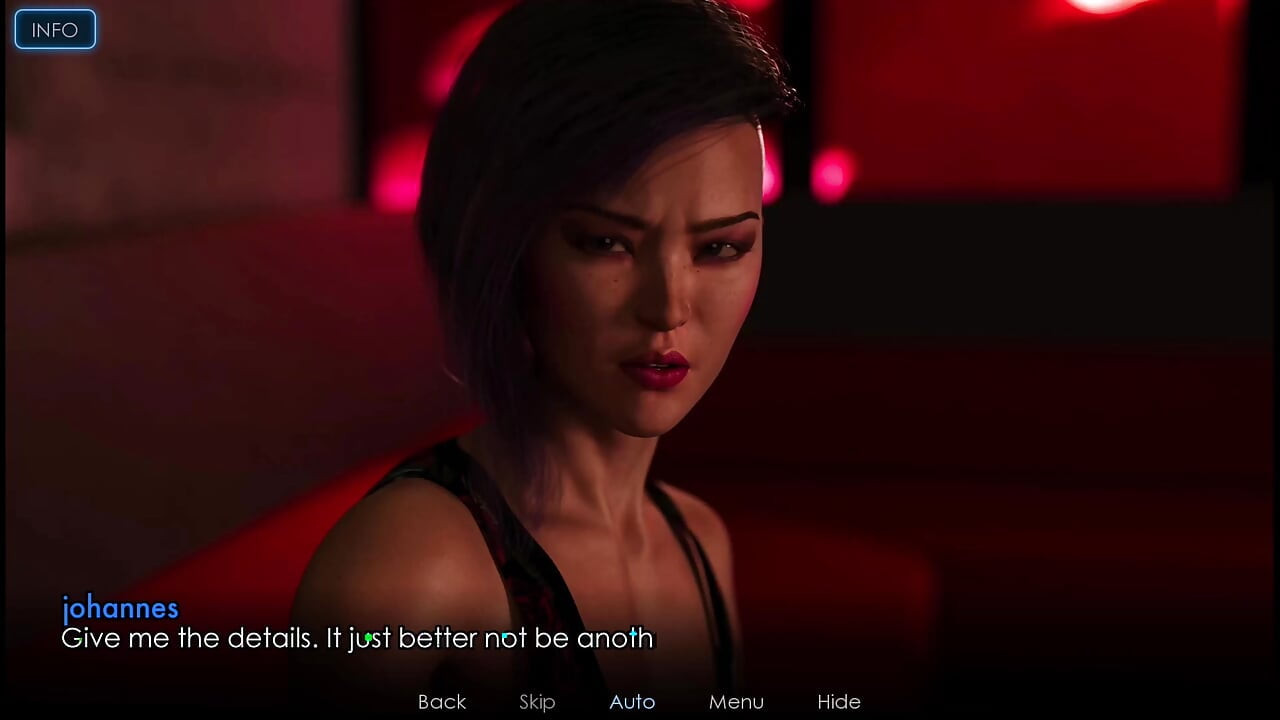Click the dialogue text line to continue

tap(357, 638)
